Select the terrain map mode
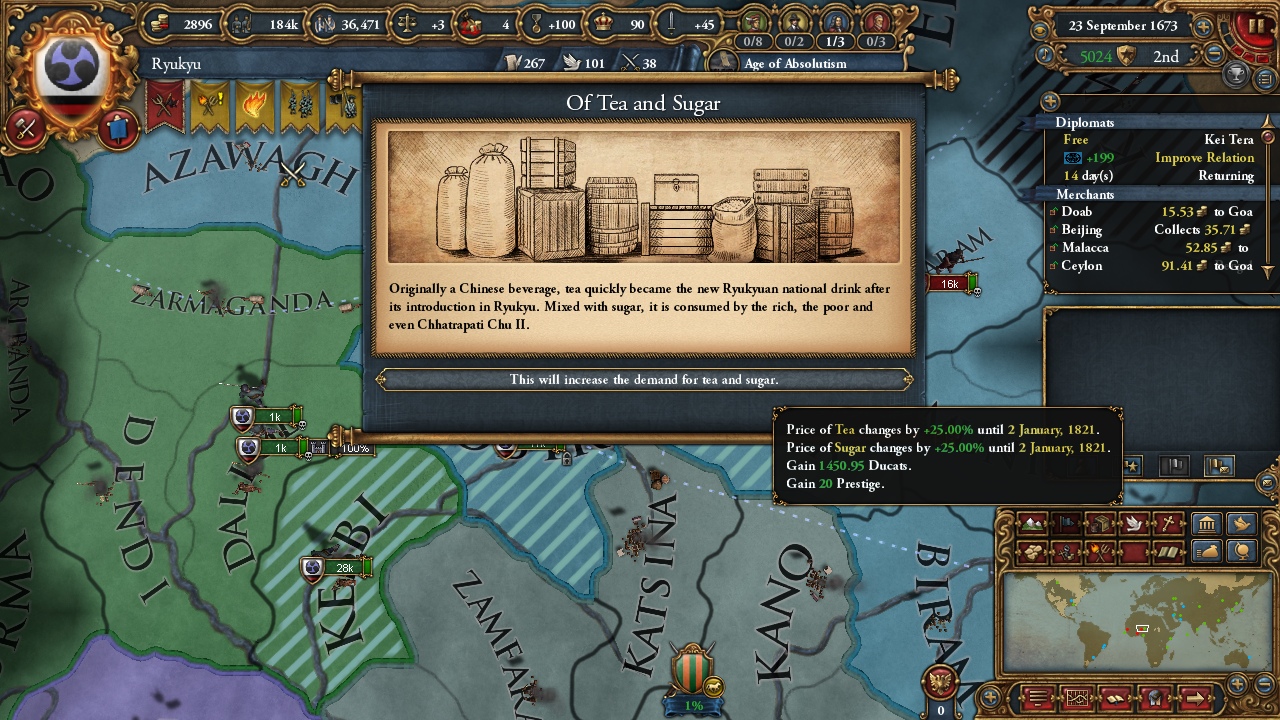This screenshot has width=1280, height=720. (1031, 523)
